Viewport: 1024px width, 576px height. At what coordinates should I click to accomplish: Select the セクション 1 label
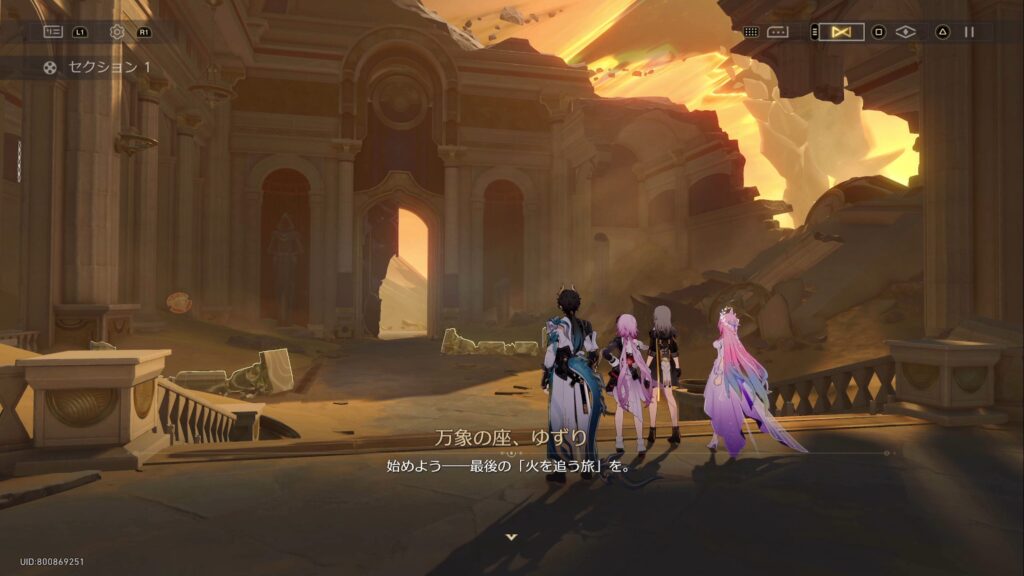[x=110, y=67]
